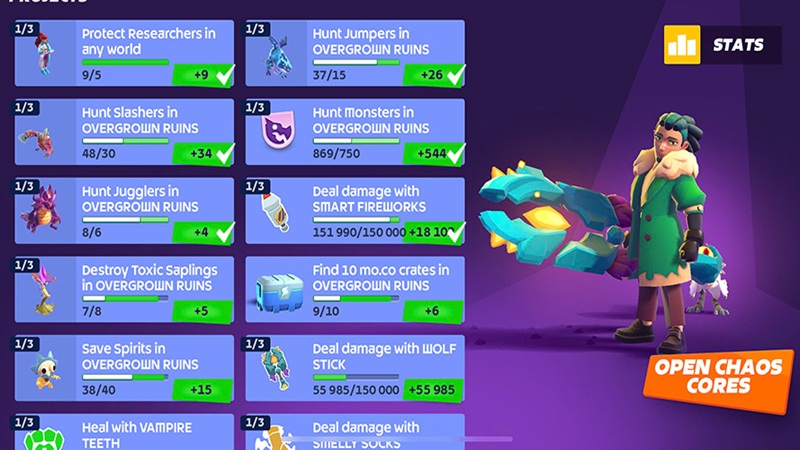Collect the +34 Hunt Slashers reward
The width and height of the screenshot is (800, 450).
[x=203, y=153]
